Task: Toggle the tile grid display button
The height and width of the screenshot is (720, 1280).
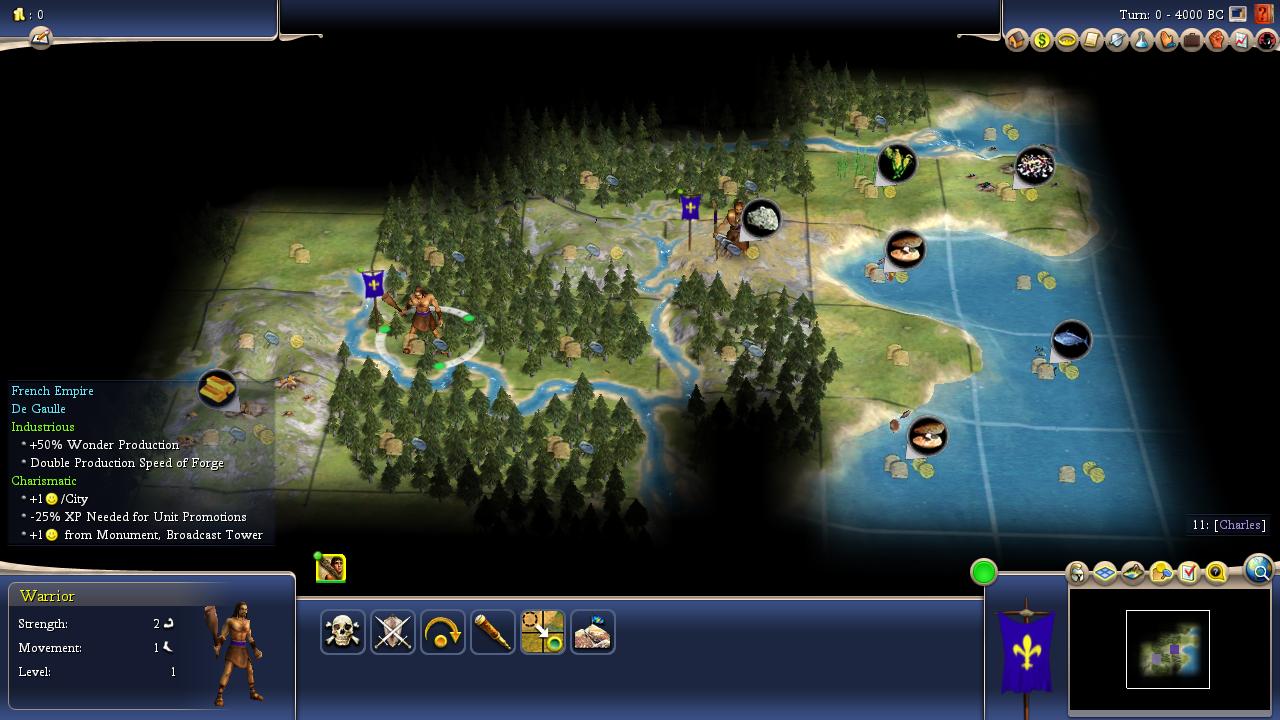Action: (1105, 573)
